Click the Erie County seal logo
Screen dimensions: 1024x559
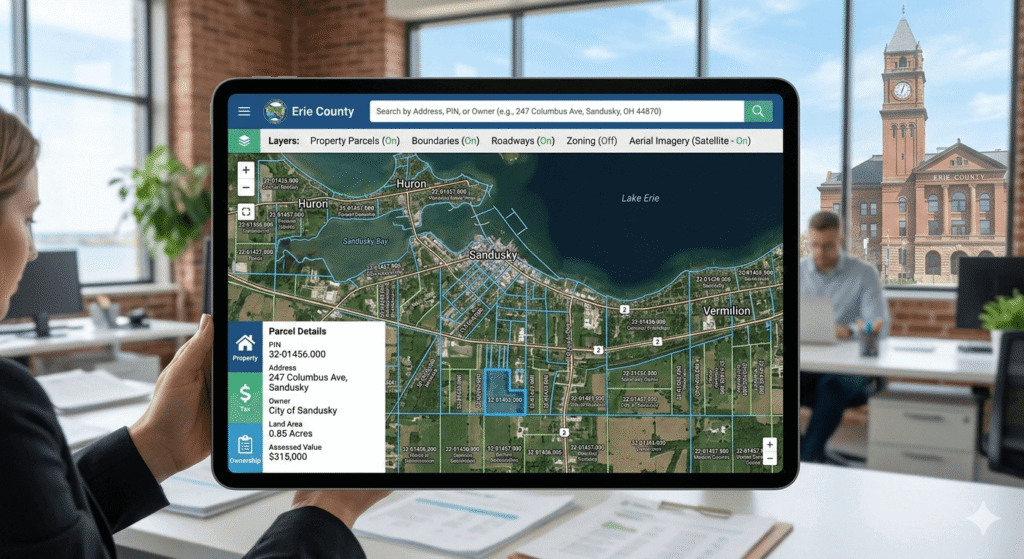coord(274,111)
